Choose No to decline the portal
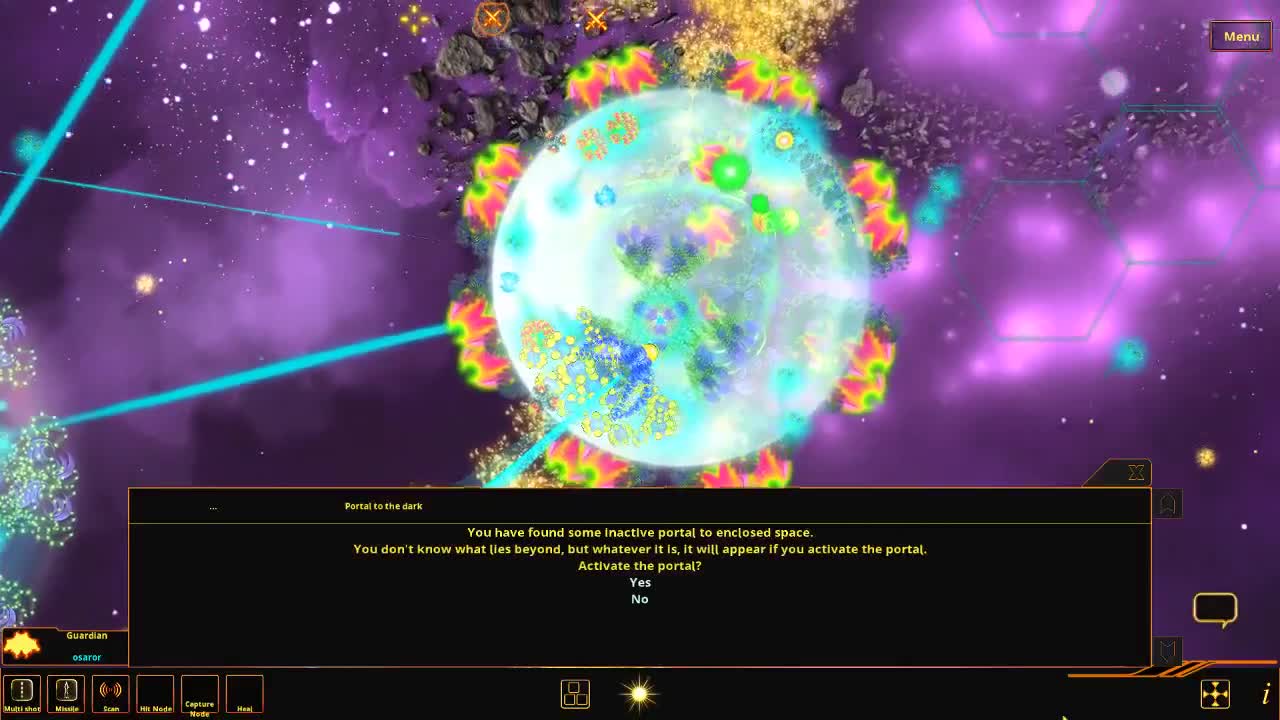1280x720 pixels. pos(639,599)
